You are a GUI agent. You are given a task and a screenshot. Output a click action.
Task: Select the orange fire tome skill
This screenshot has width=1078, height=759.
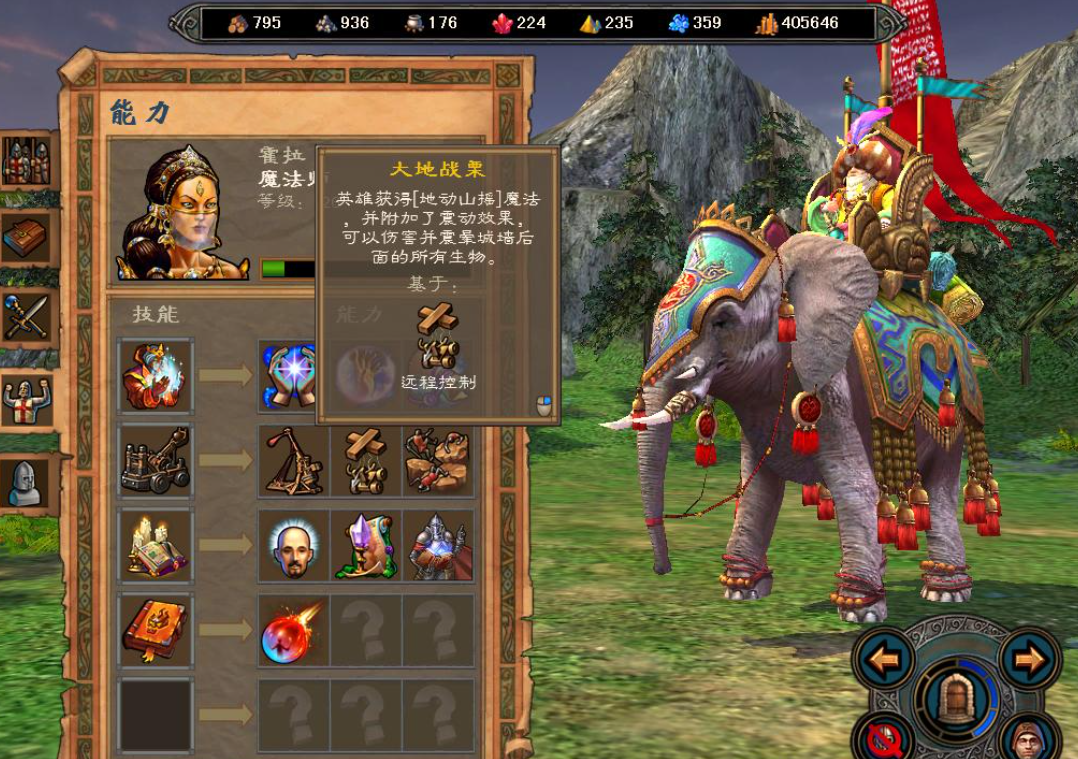click(x=156, y=630)
